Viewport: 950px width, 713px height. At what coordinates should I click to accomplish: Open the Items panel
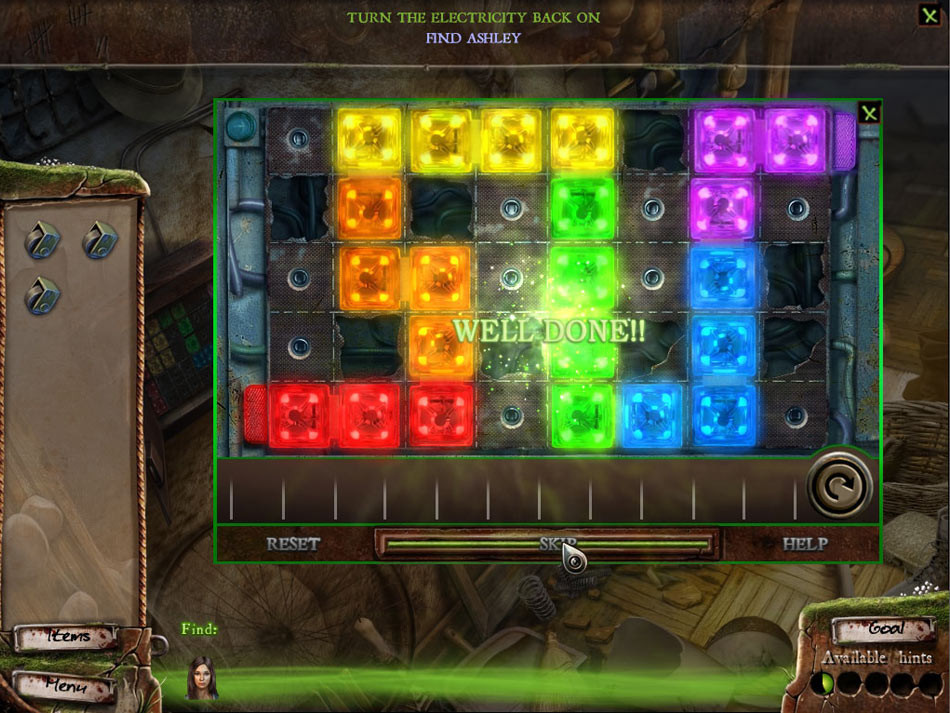click(67, 637)
